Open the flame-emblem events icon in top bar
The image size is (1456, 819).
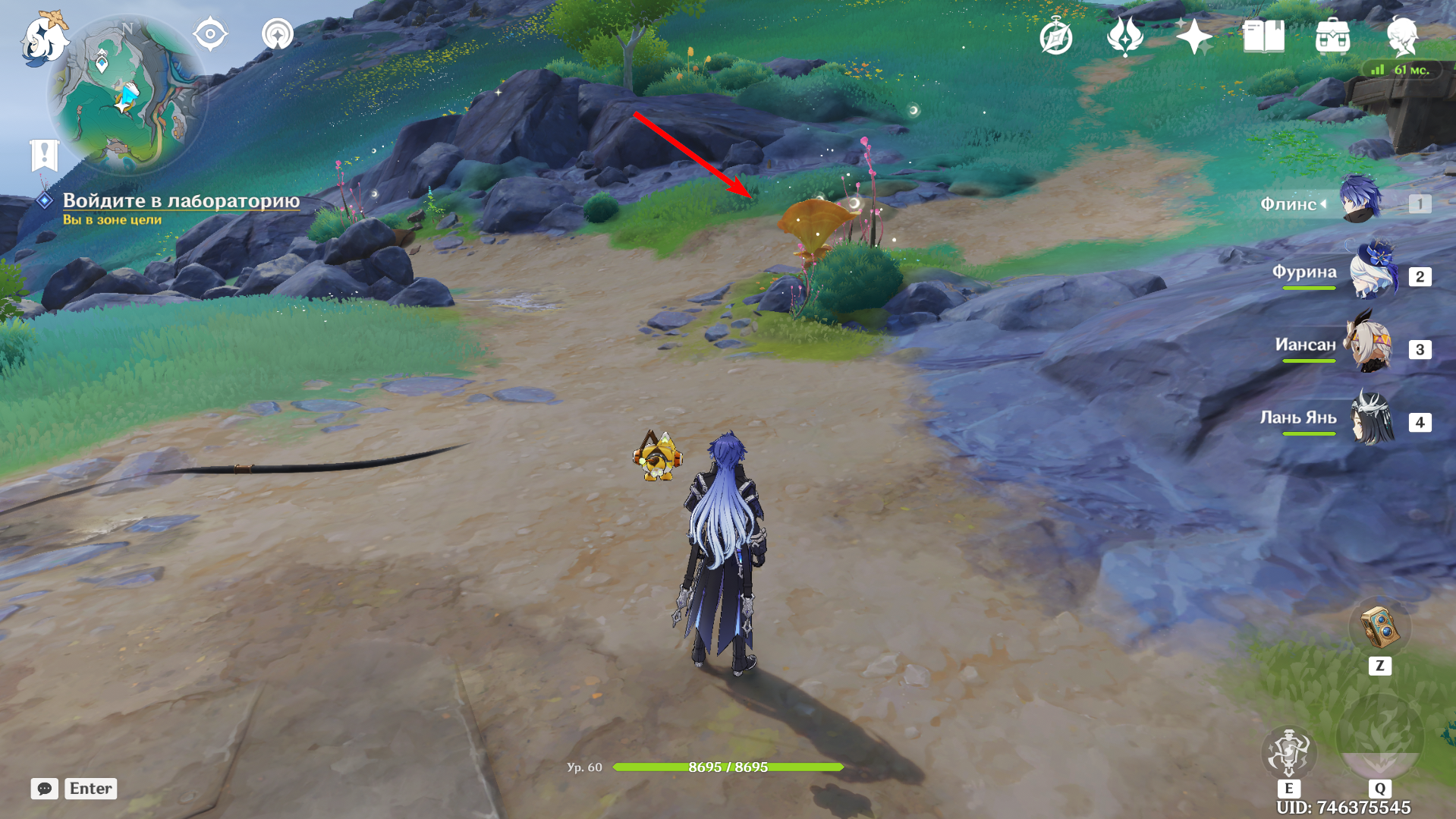click(1124, 36)
